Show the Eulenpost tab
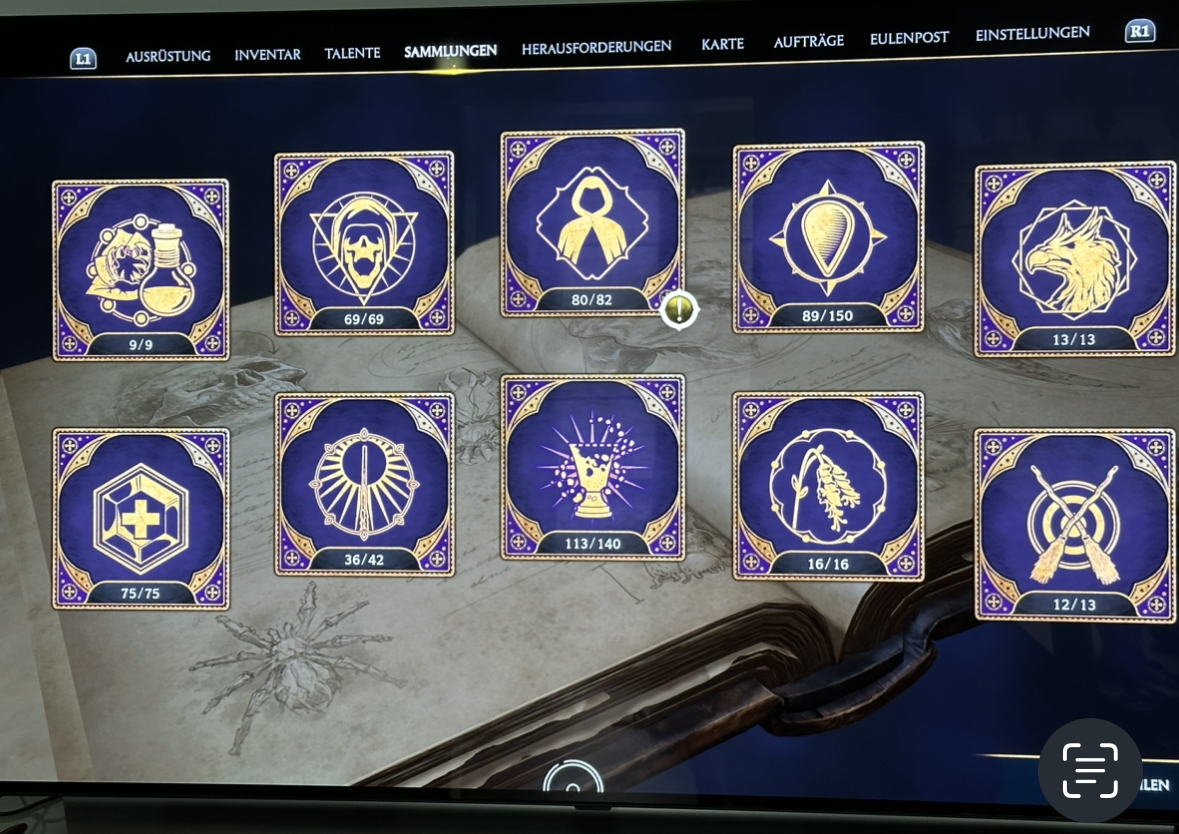 [x=909, y=38]
